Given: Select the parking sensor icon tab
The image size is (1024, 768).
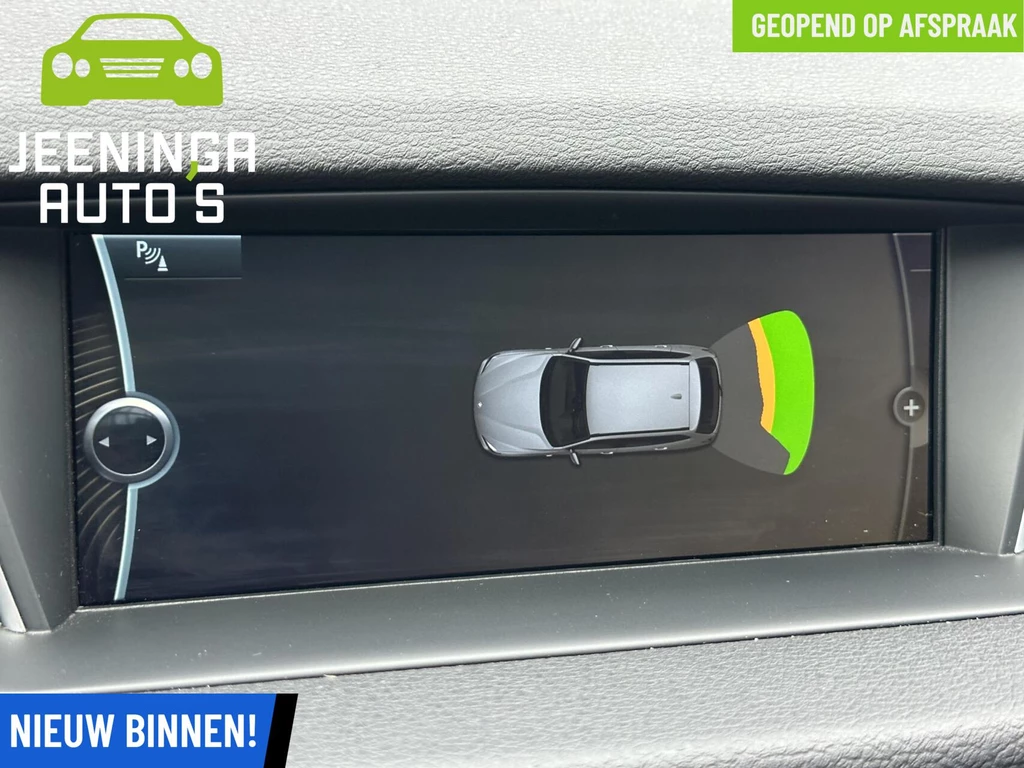Looking at the screenshot, I should coord(153,255).
